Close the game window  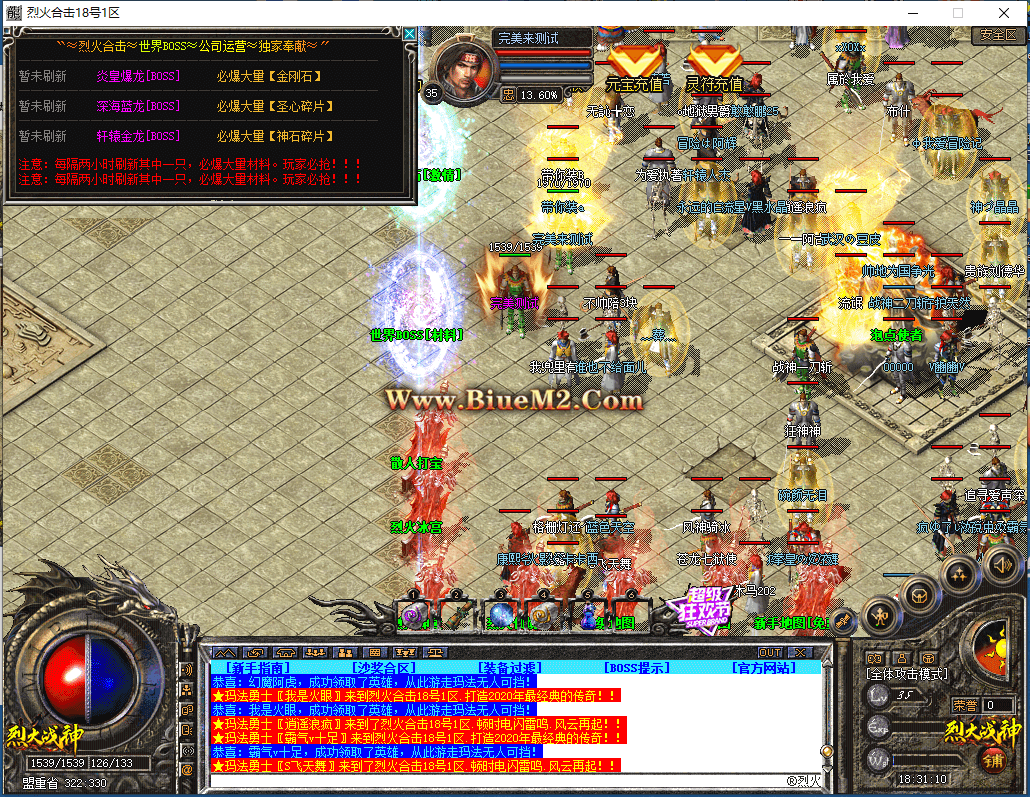pos(1004,13)
